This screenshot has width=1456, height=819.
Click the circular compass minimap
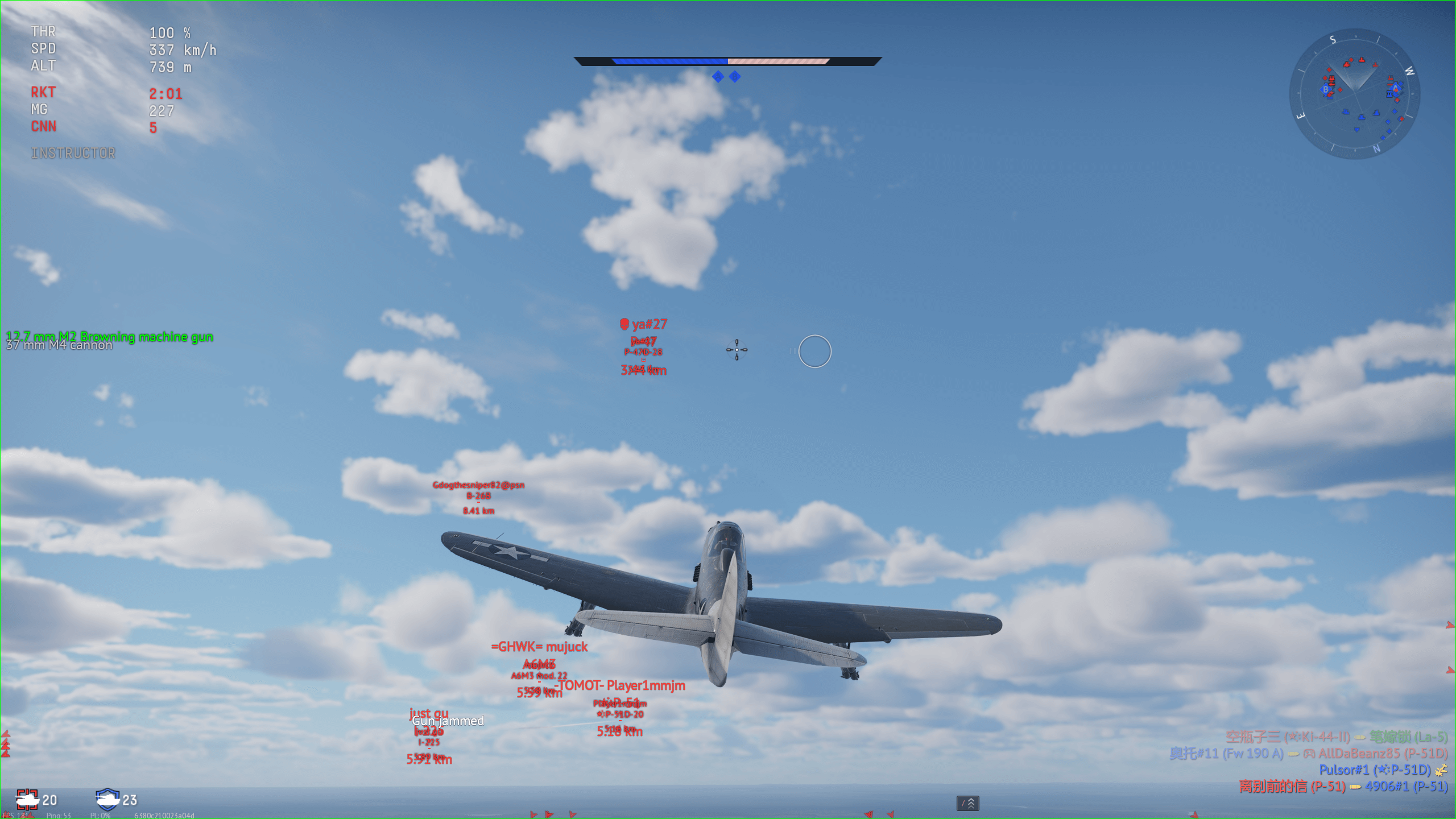1354,94
